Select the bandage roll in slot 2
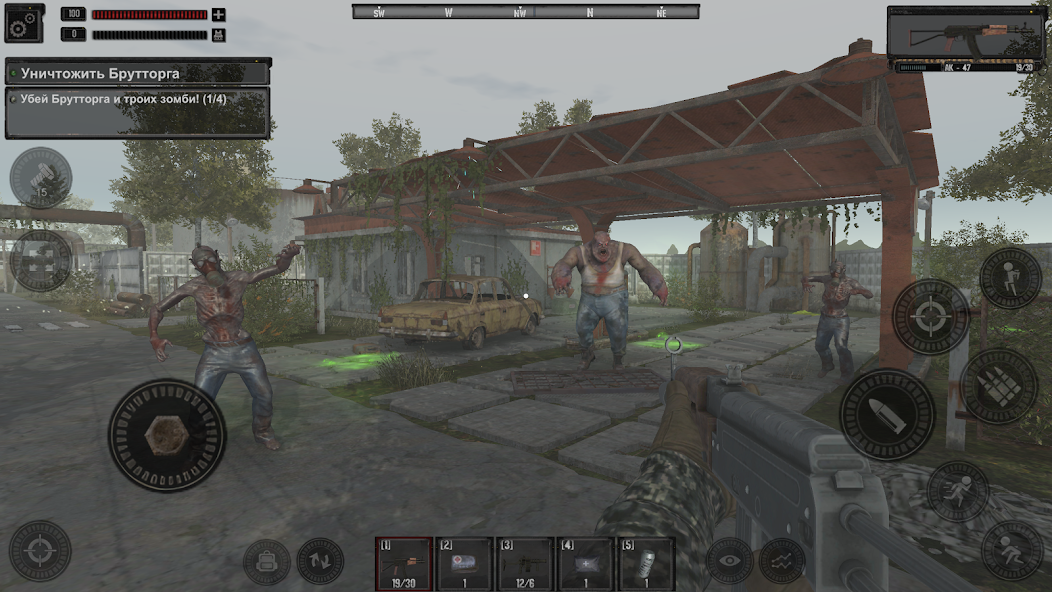The image size is (1052, 592). [x=465, y=563]
